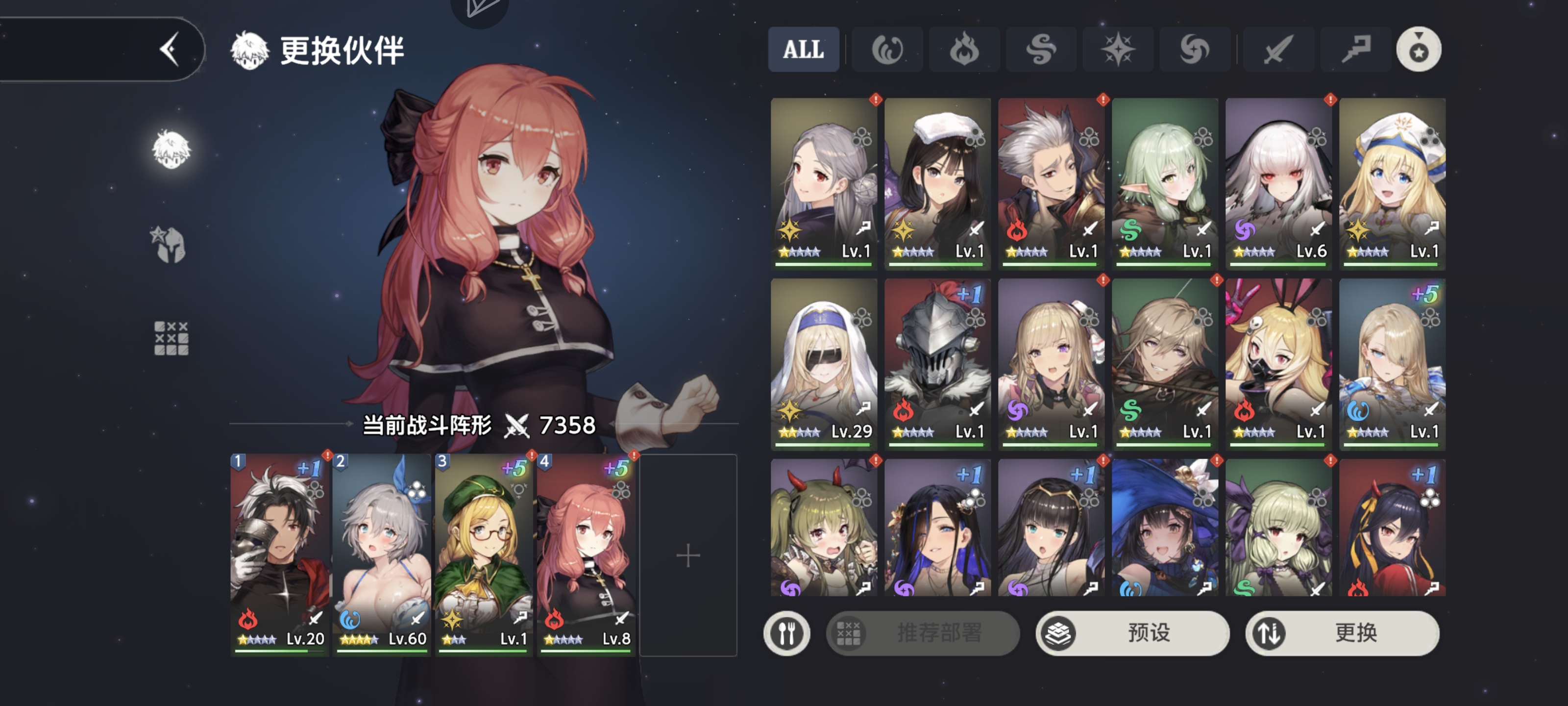Select the water element filter
Image resolution: width=1568 pixels, height=706 pixels.
[x=887, y=50]
